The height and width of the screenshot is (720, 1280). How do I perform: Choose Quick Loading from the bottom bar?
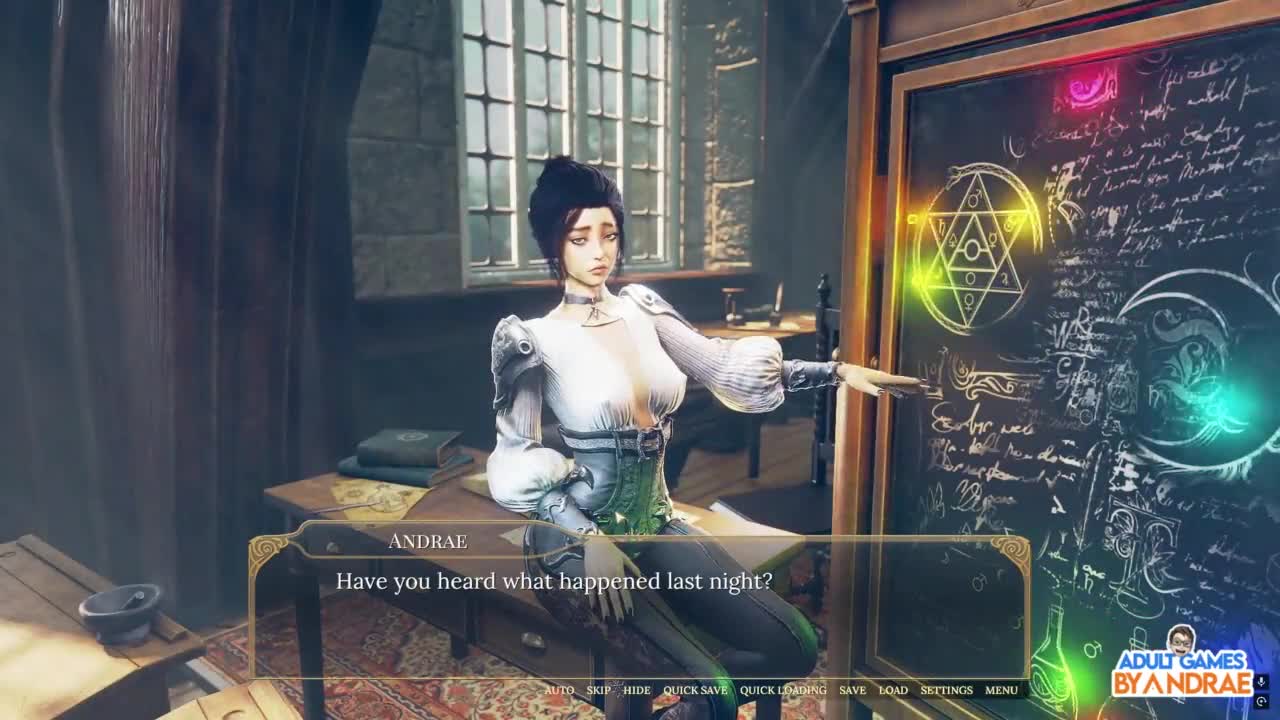(x=783, y=690)
